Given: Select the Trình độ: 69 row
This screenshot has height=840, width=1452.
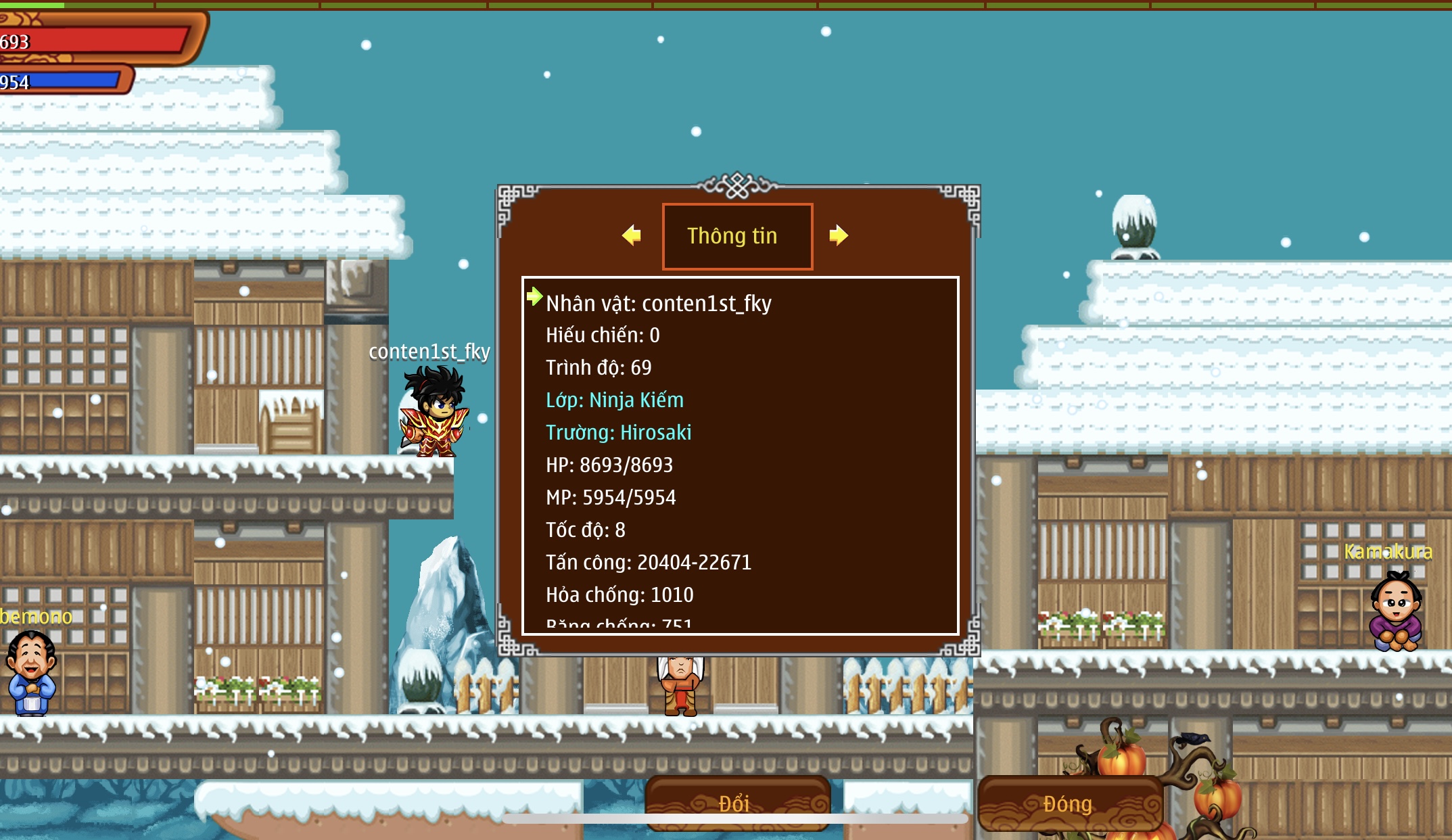Looking at the screenshot, I should (599, 368).
